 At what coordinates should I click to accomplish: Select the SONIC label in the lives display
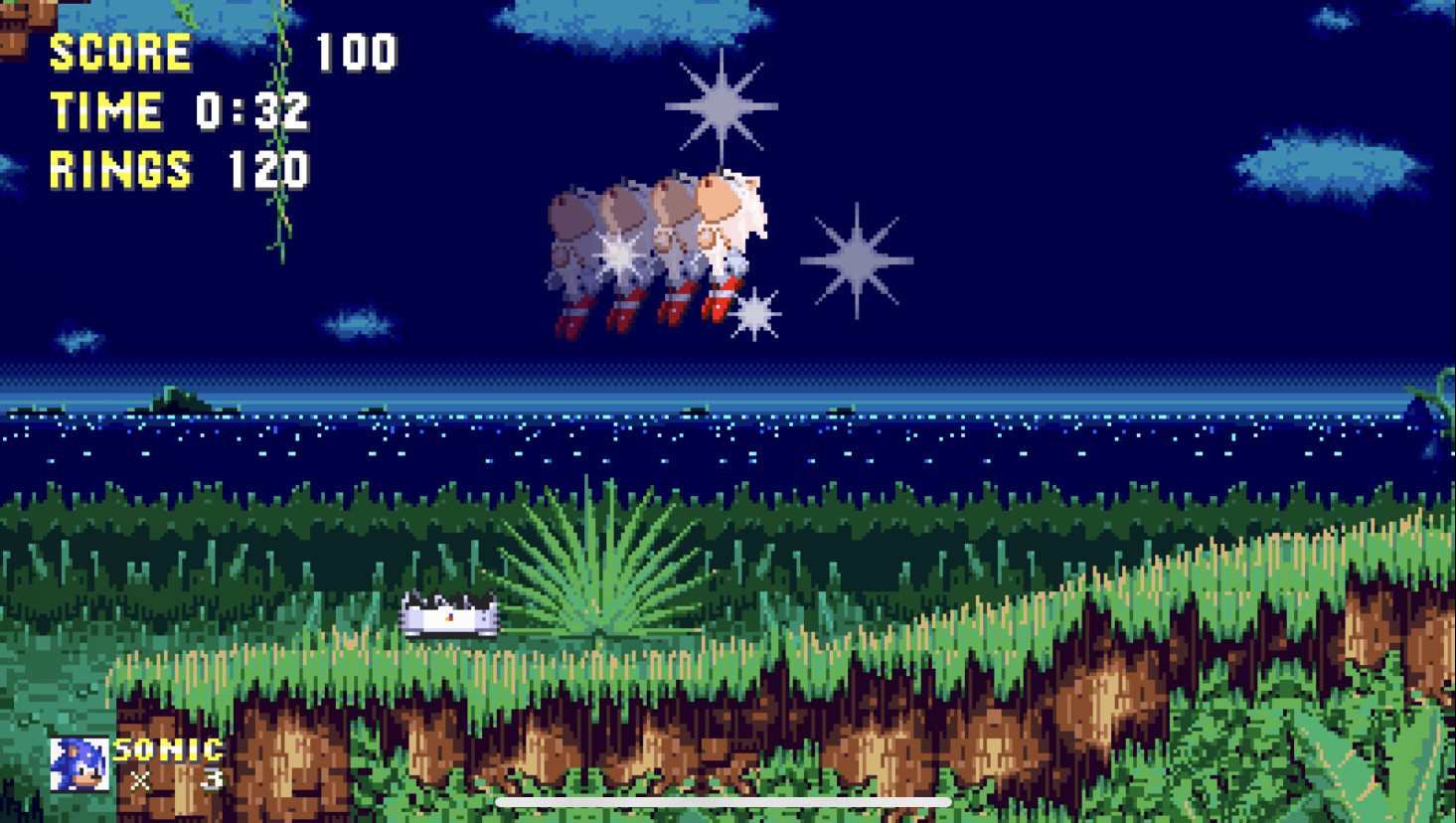(x=166, y=748)
